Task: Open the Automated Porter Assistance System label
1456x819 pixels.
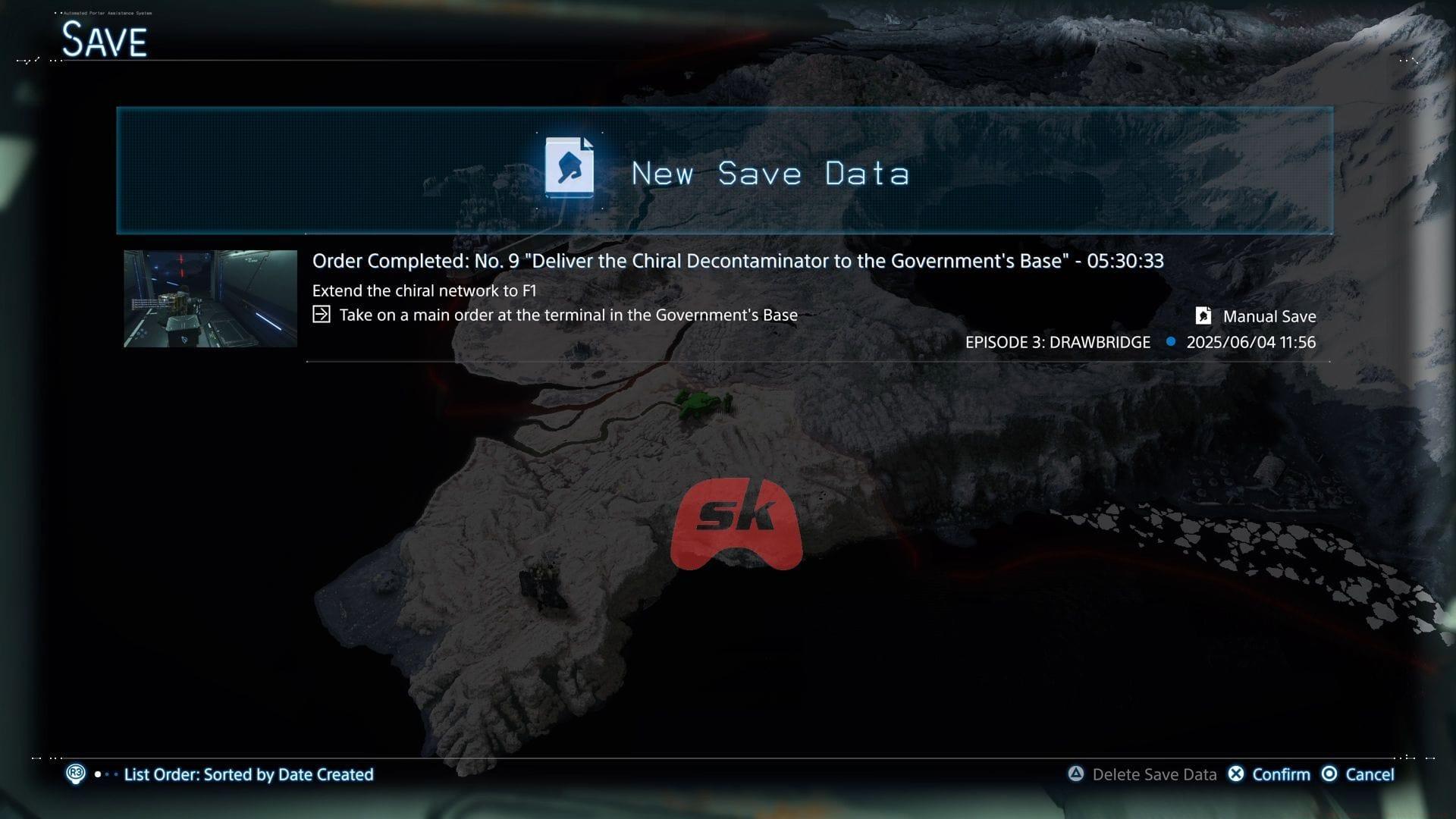Action: click(106, 12)
